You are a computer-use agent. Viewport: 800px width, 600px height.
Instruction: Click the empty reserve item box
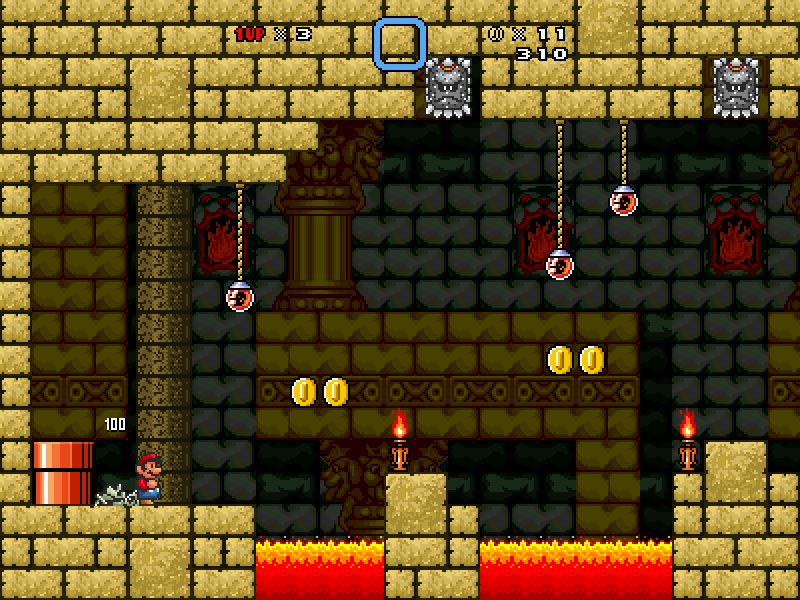pos(400,44)
